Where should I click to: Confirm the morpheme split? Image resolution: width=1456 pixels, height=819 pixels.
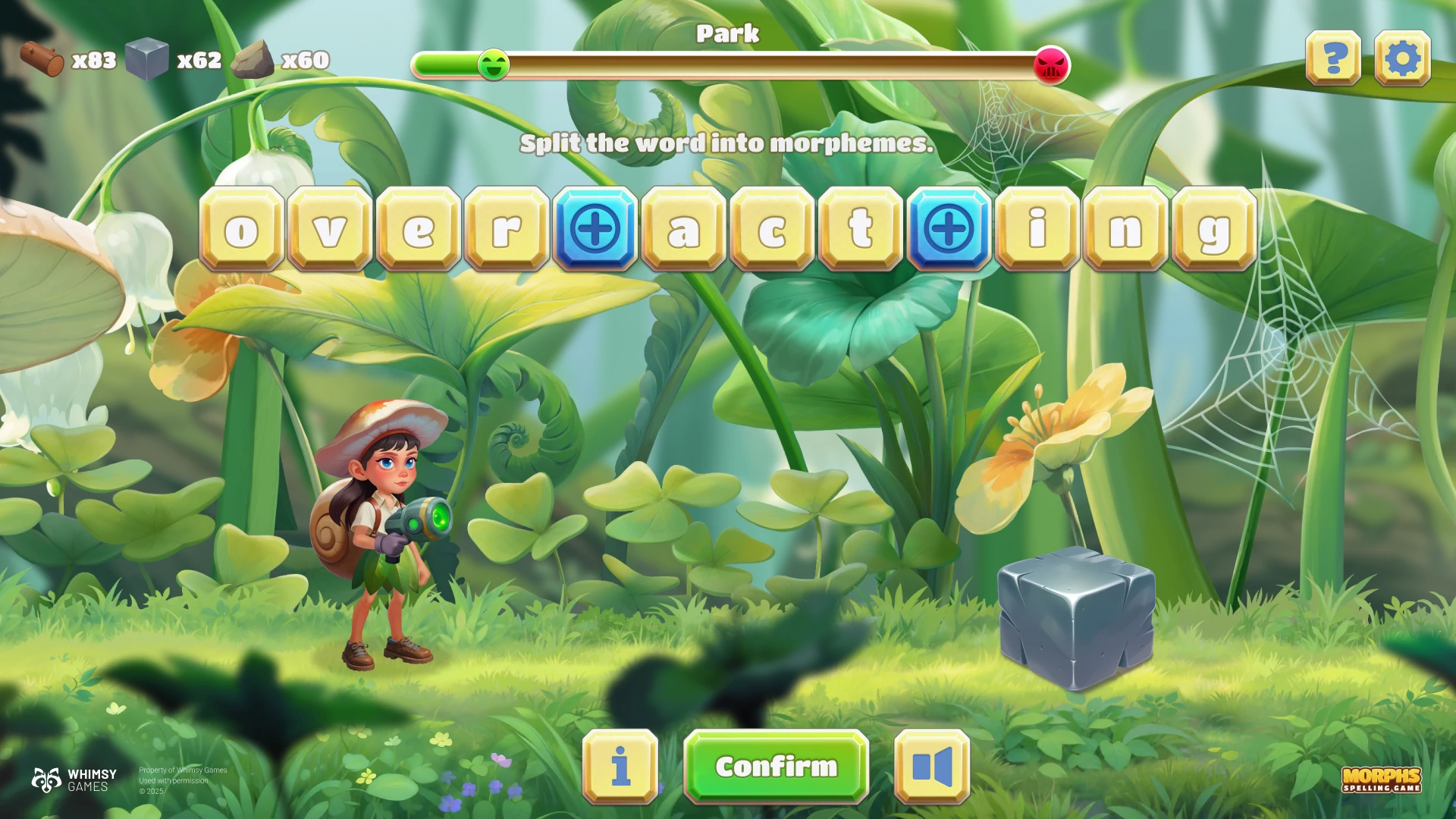(776, 767)
